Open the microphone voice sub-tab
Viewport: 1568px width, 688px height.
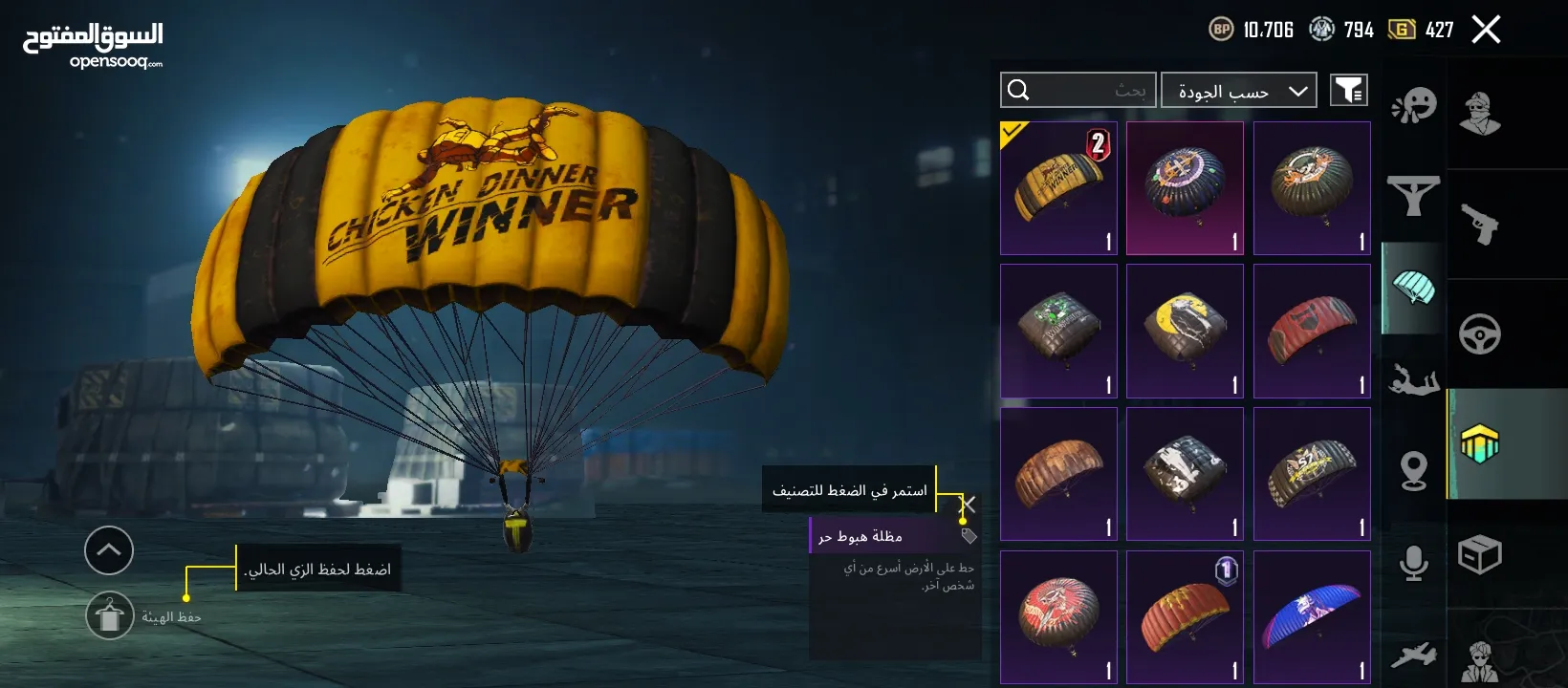point(1413,563)
